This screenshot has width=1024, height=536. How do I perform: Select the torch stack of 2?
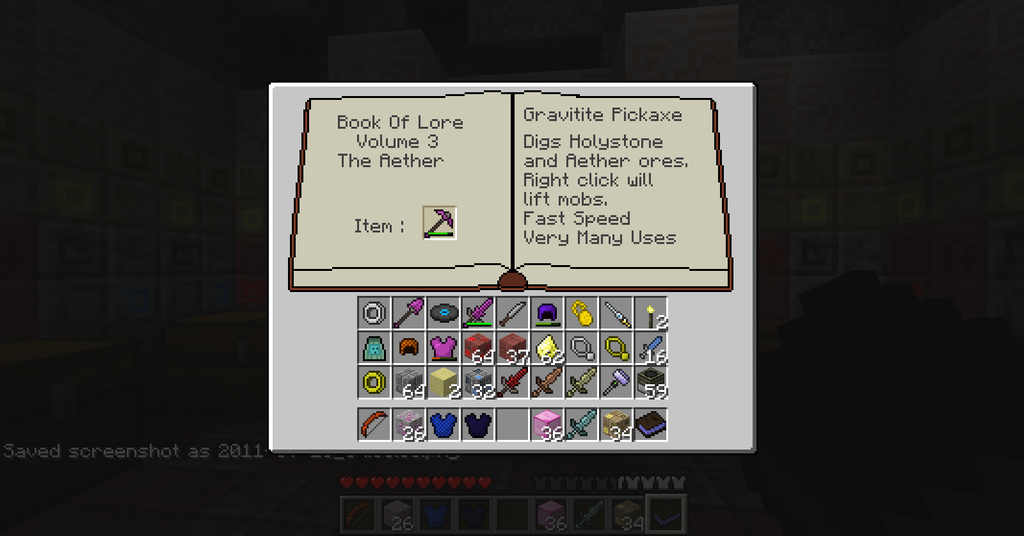click(651, 313)
